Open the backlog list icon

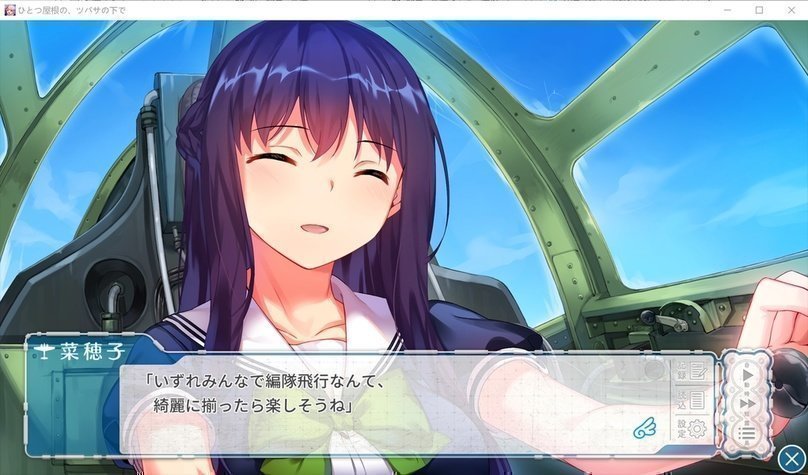(x=746, y=432)
